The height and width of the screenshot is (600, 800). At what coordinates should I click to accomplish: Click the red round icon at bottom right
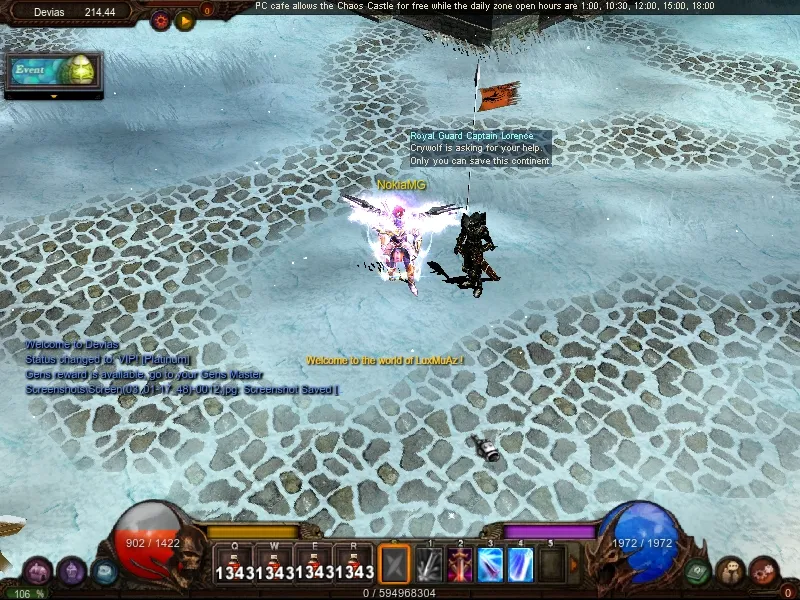[x=763, y=572]
